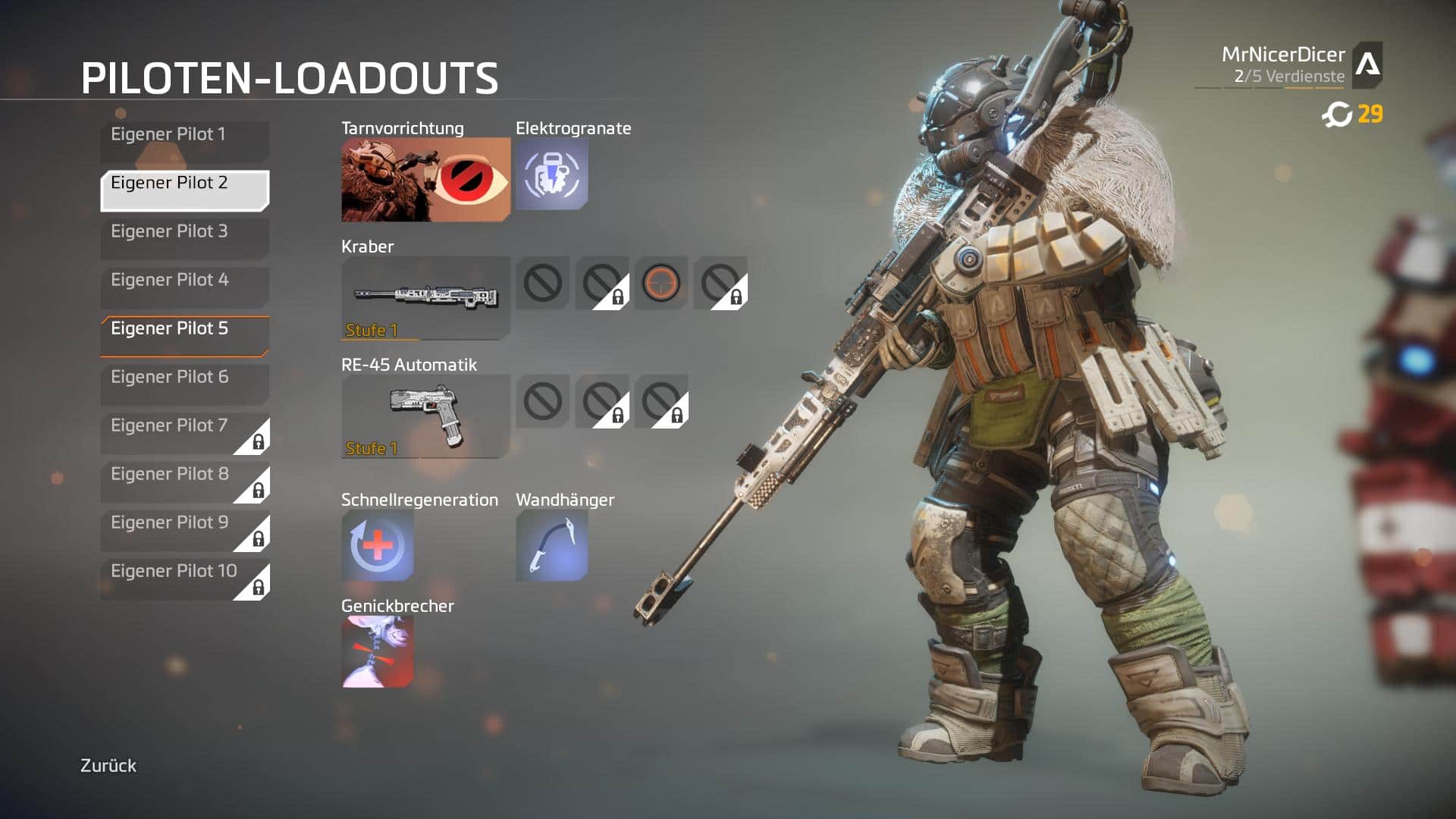Choose the Eigener Pilot 2 entry

(184, 190)
